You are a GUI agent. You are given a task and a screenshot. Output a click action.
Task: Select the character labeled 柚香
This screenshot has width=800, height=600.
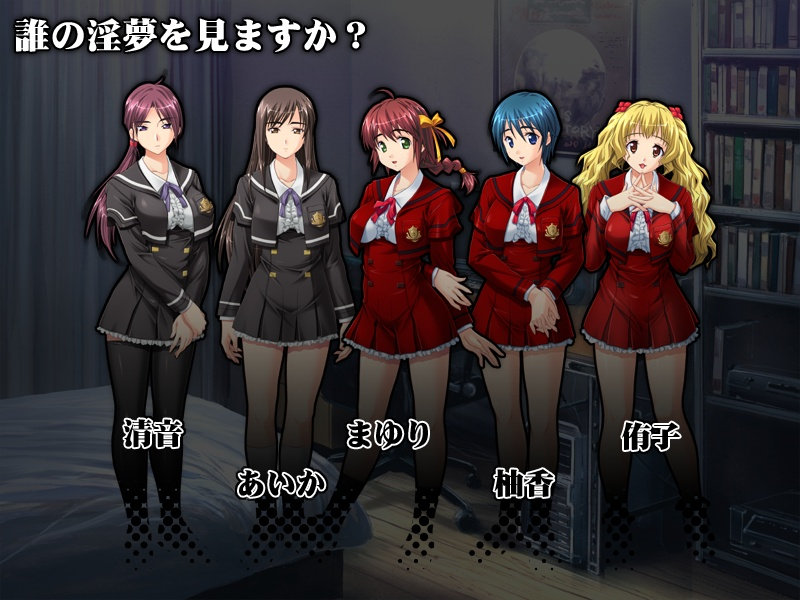coord(523,483)
